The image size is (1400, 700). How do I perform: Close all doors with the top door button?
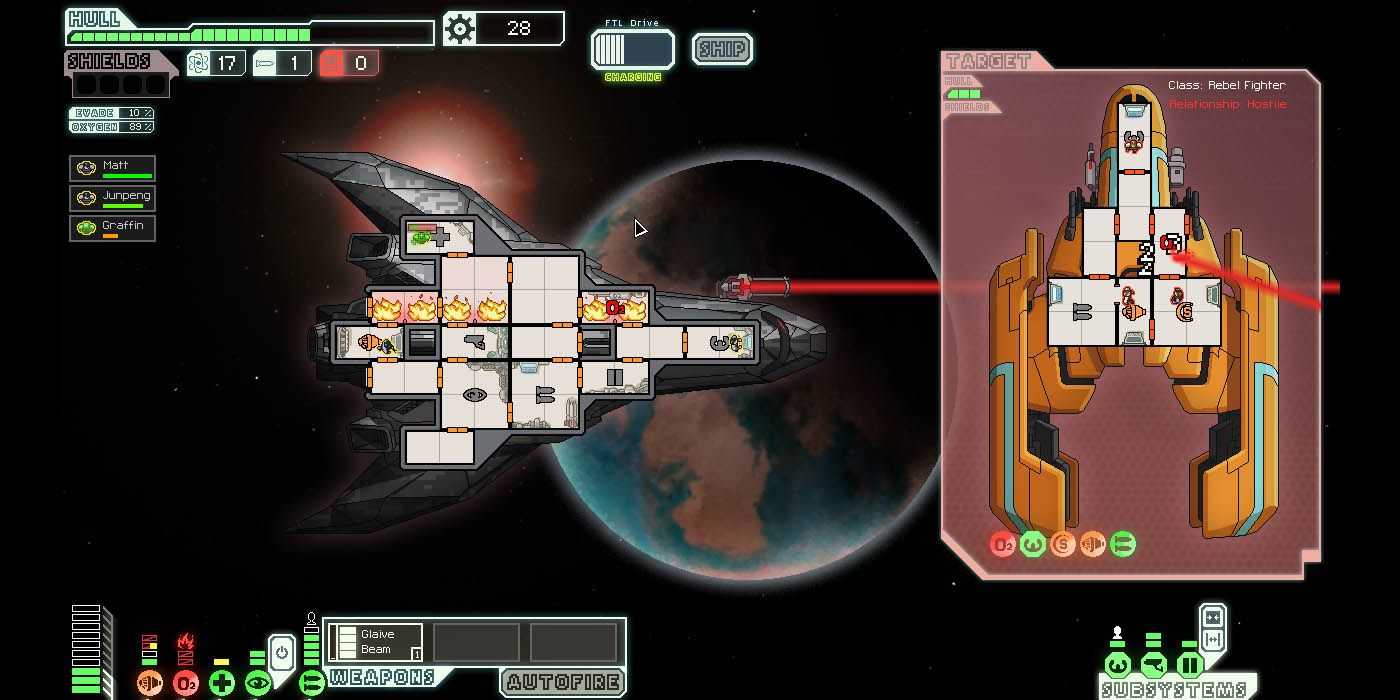(x=1212, y=617)
